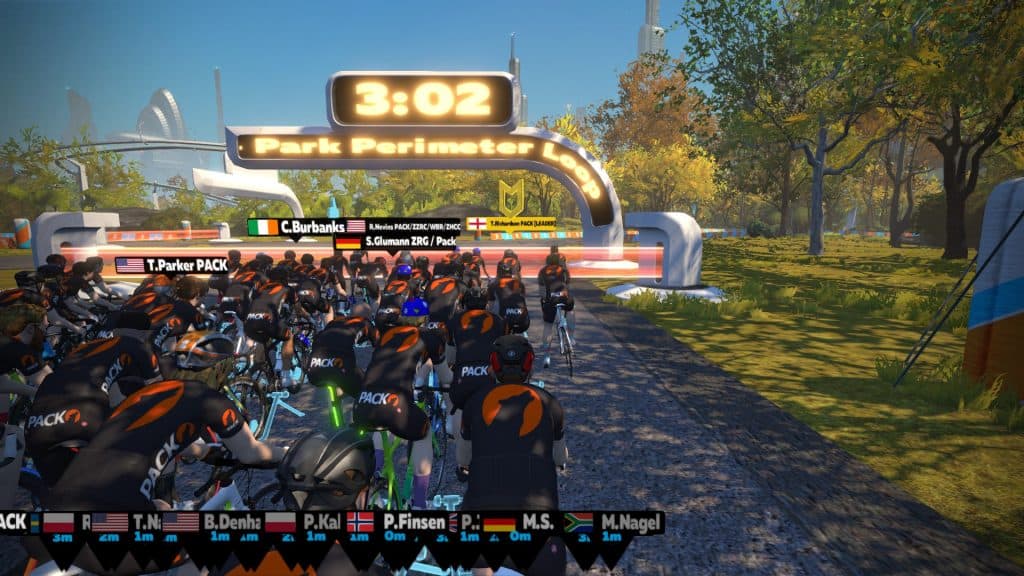Select the P.Kal rider label
This screenshot has width=1024, height=576.
pyautogui.click(x=312, y=522)
